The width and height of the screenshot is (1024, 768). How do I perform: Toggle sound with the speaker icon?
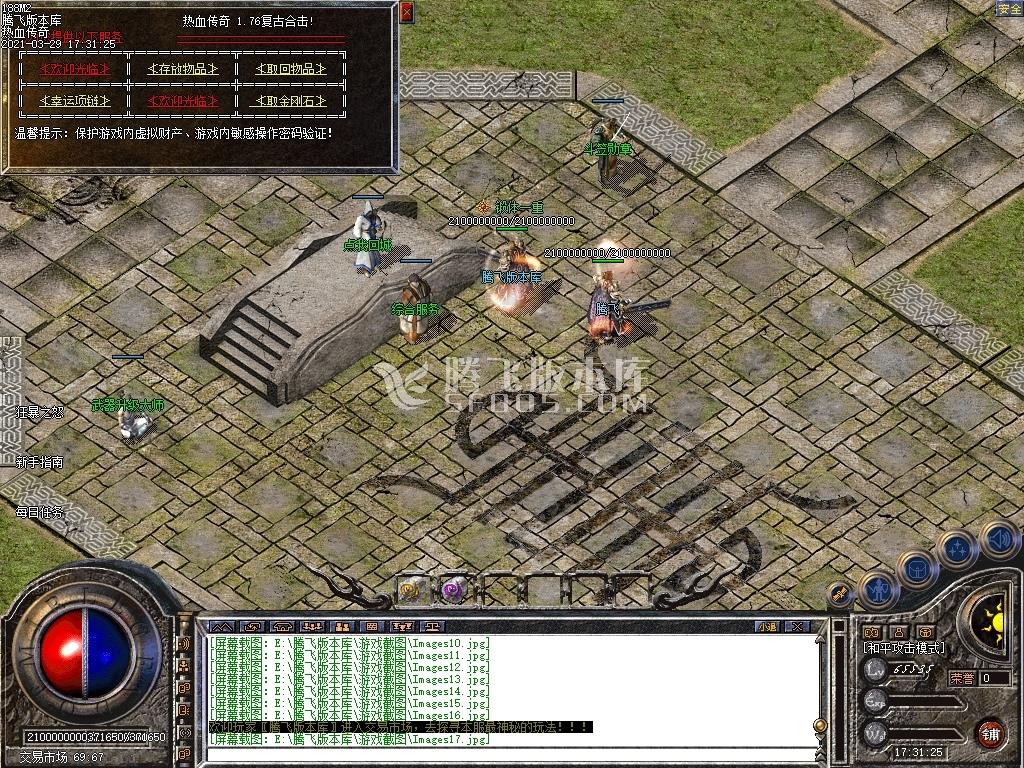(999, 539)
